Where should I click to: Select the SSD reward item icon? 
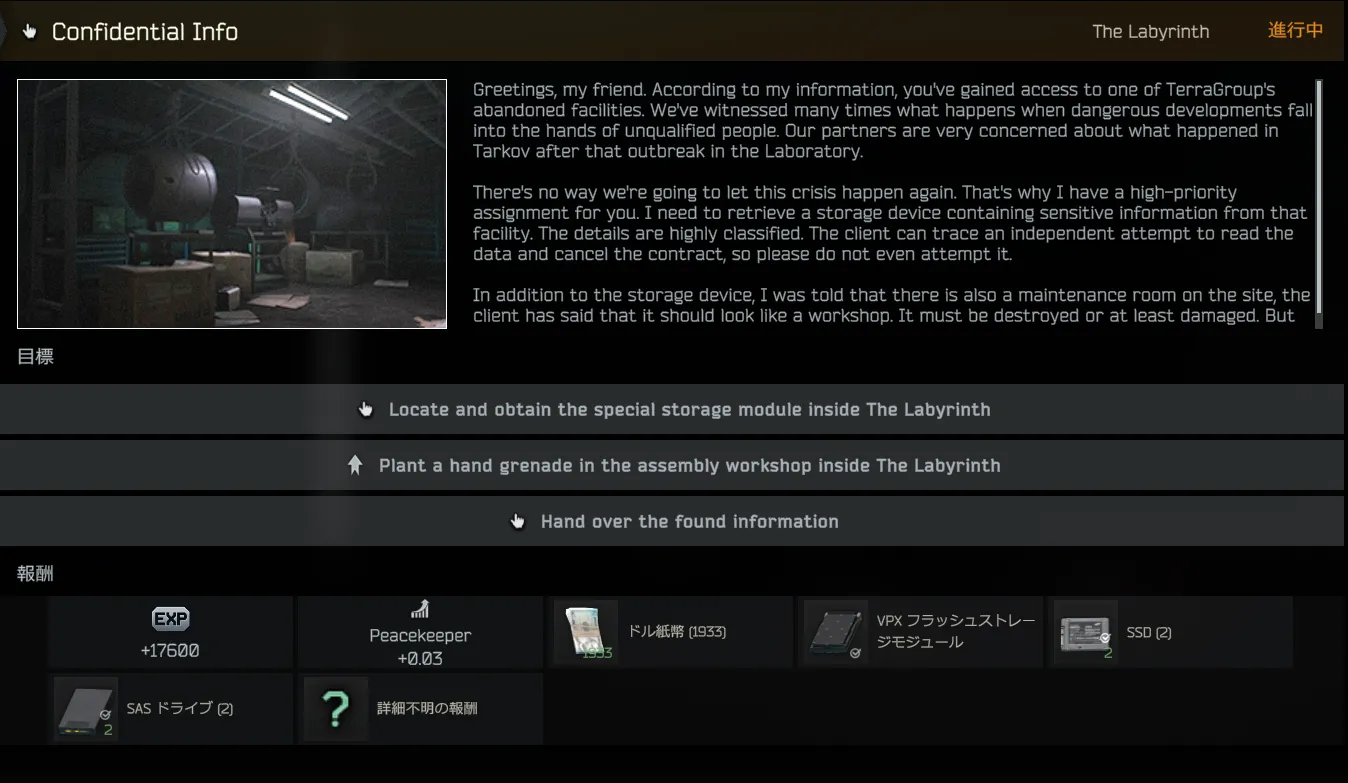[x=1086, y=631]
